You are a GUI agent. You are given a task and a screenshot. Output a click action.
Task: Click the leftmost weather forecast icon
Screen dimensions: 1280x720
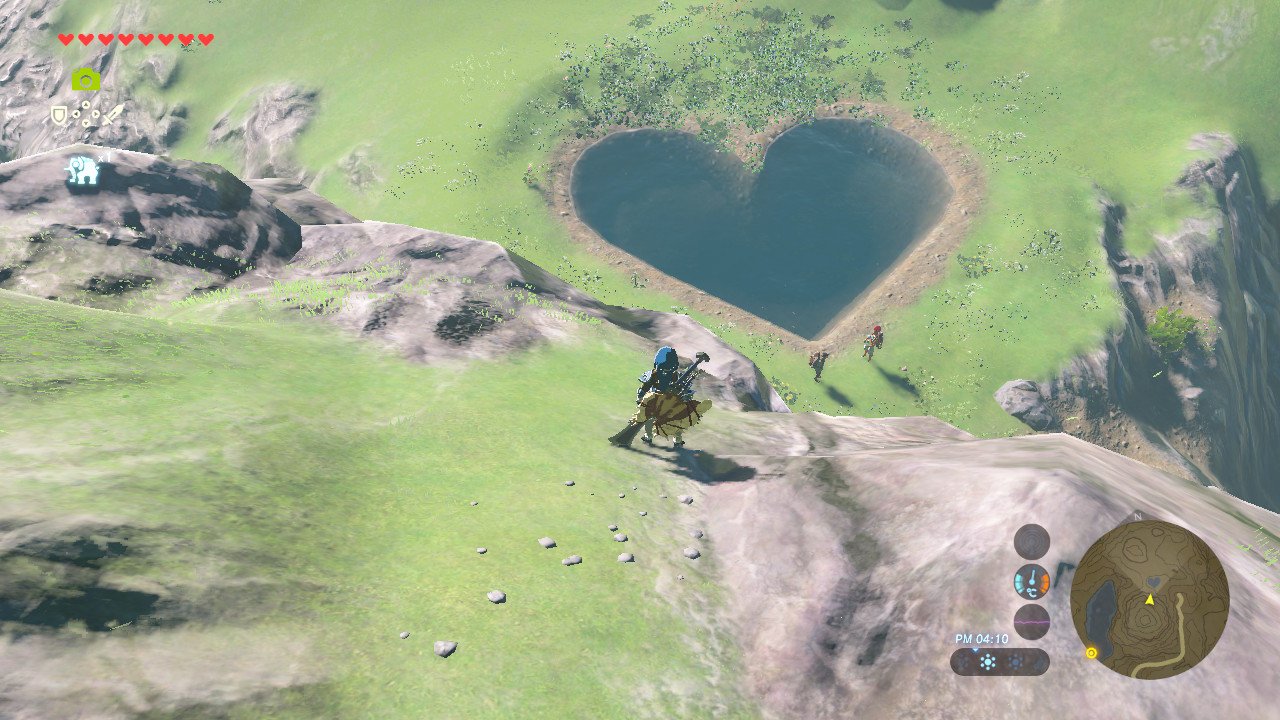point(962,662)
